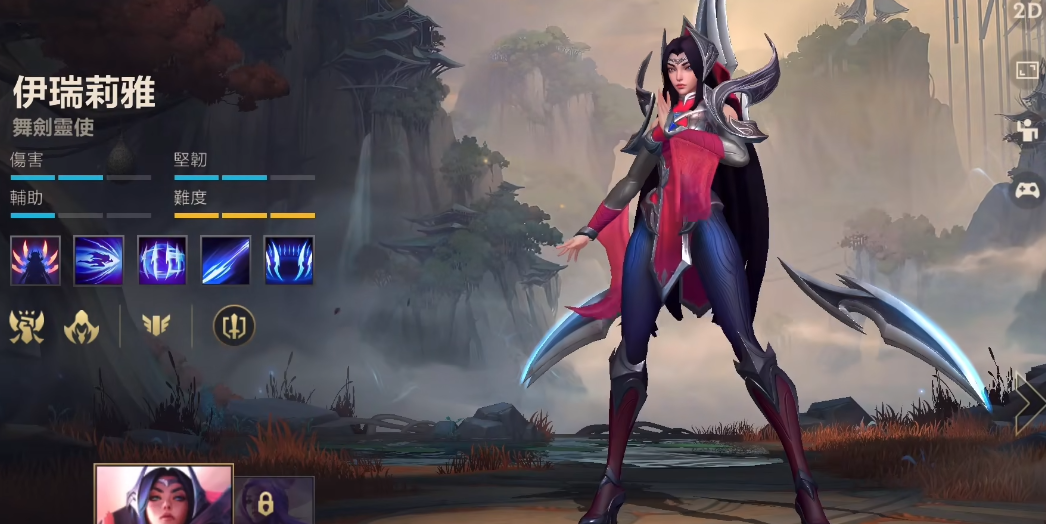The image size is (1046, 524).
Task: Enter fullscreen model view
Action: (x=1028, y=69)
